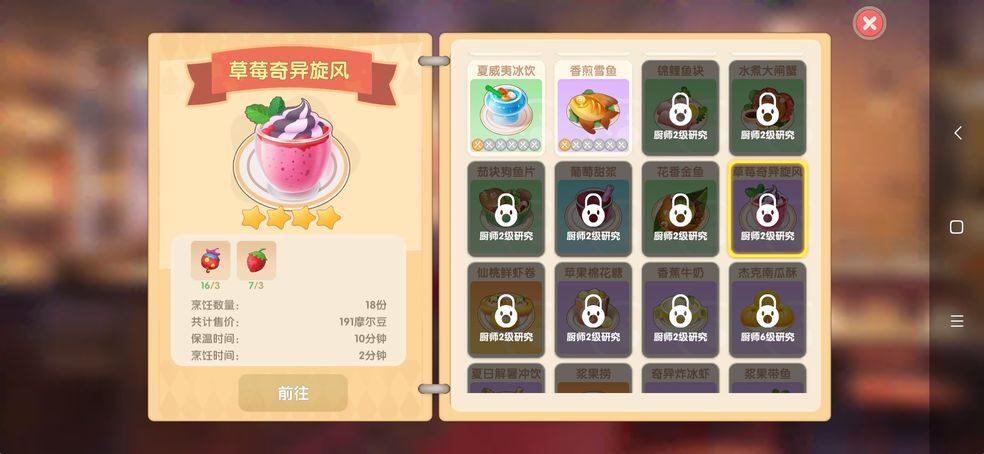Image resolution: width=984 pixels, height=454 pixels.
Task: Tap the purple berry ingredient icon
Action: click(x=211, y=260)
